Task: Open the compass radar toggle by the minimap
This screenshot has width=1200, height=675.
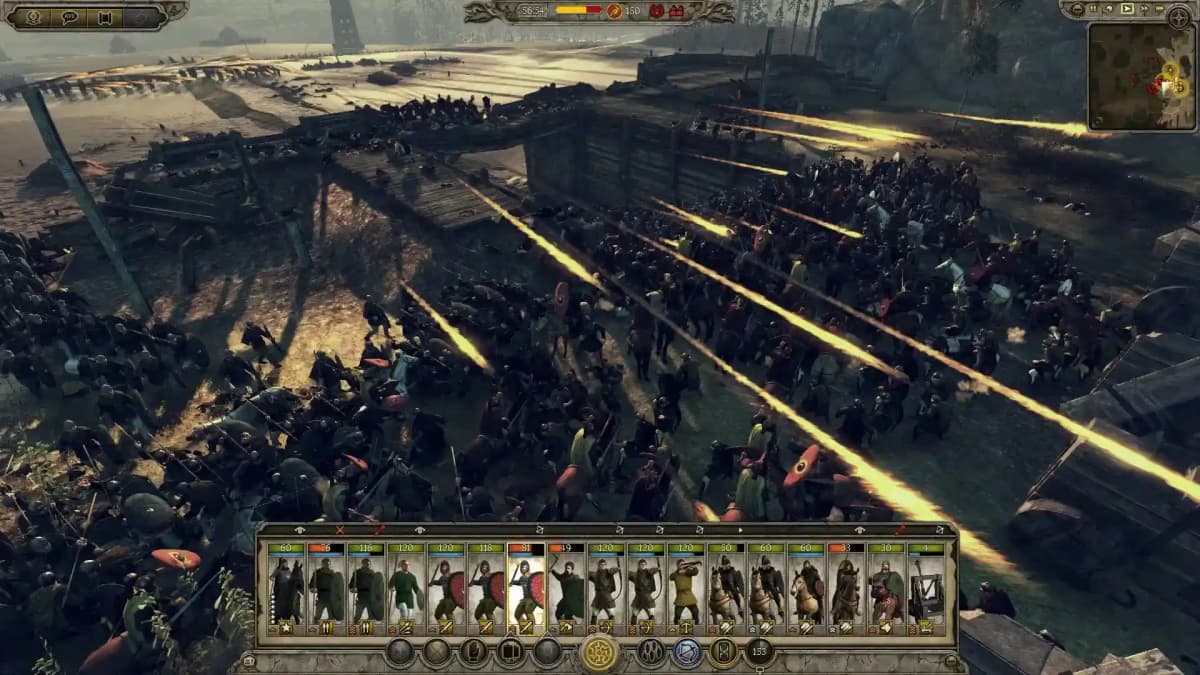Action: click(1178, 14)
